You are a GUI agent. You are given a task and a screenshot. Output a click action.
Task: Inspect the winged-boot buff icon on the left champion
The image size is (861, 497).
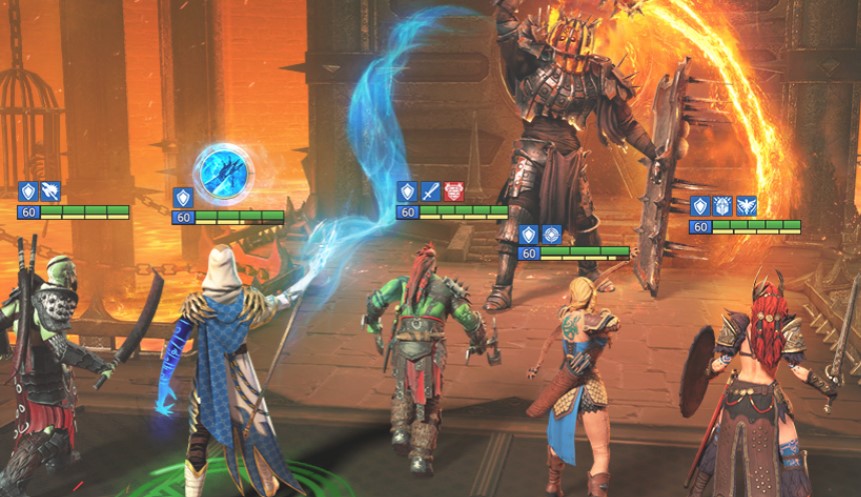pos(50,192)
